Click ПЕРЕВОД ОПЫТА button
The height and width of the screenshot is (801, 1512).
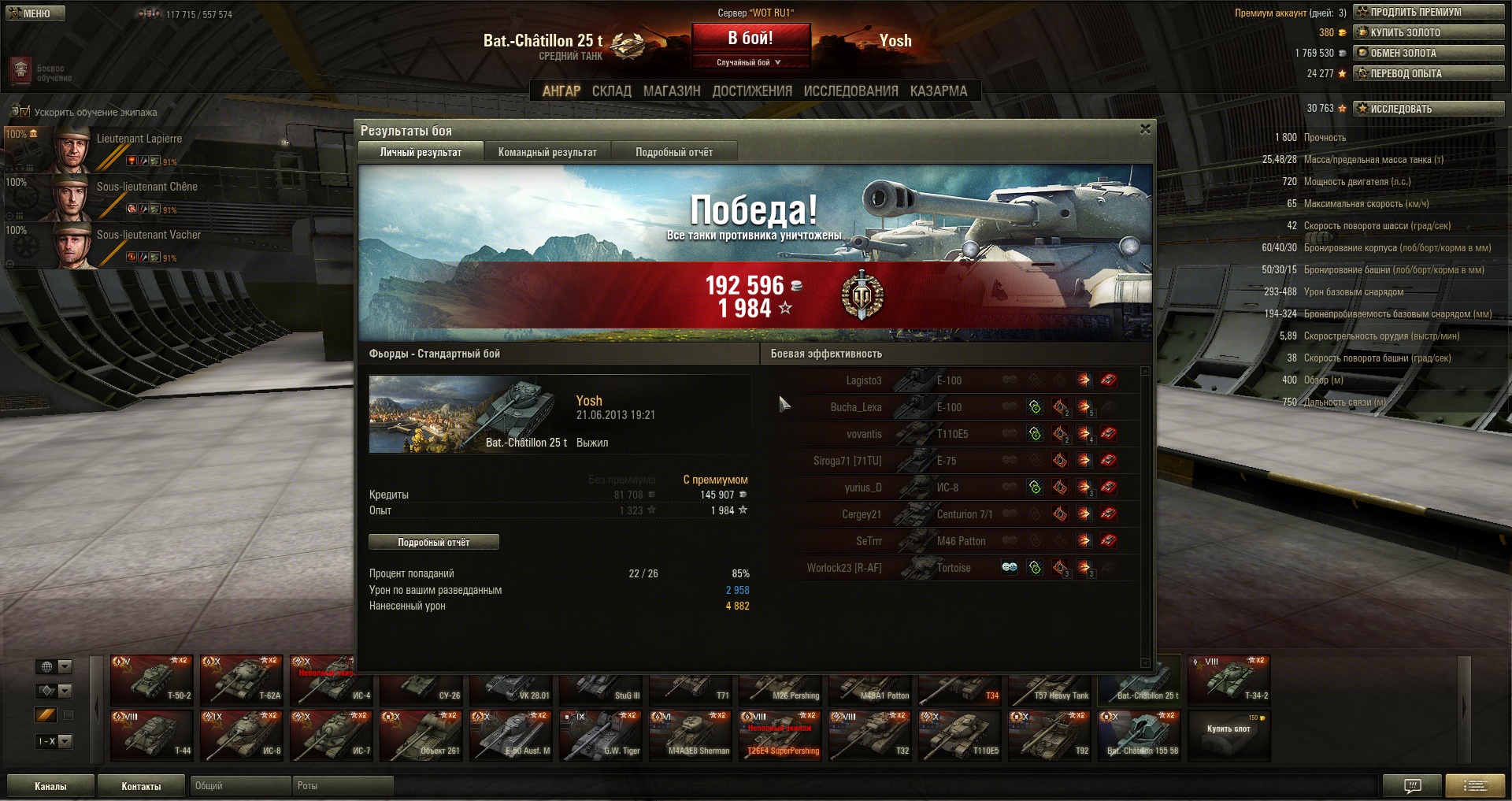(x=1428, y=73)
